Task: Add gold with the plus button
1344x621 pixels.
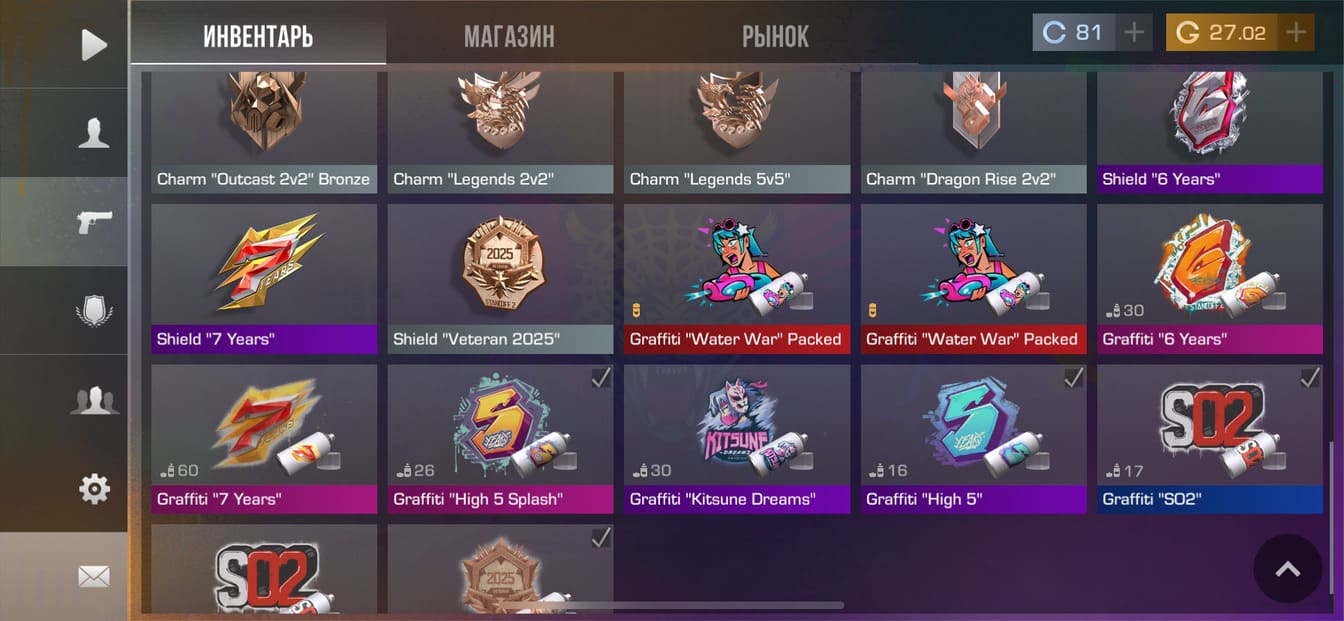Action: coord(1296,33)
